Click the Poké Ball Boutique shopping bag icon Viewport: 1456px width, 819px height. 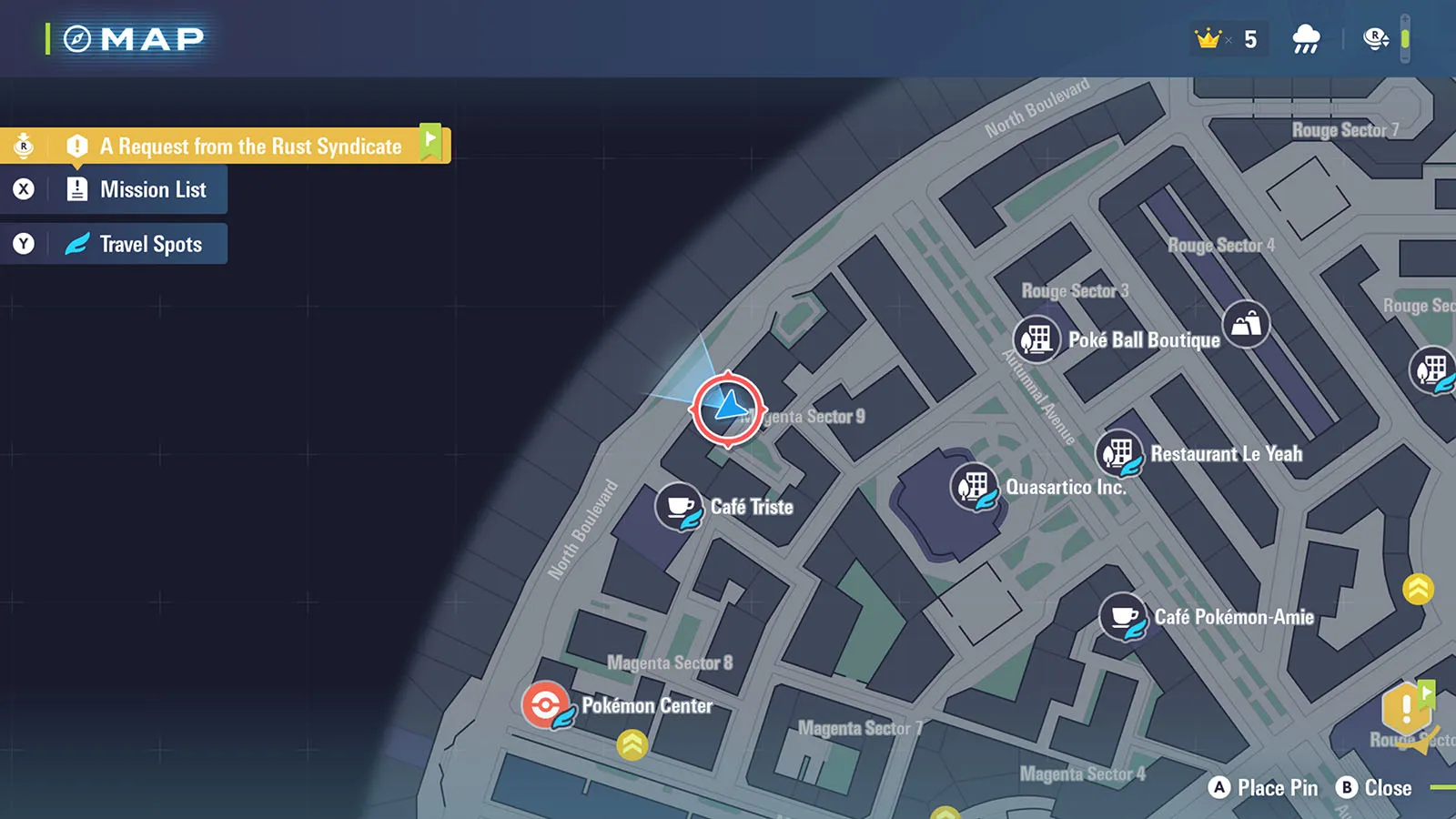(x=1246, y=324)
